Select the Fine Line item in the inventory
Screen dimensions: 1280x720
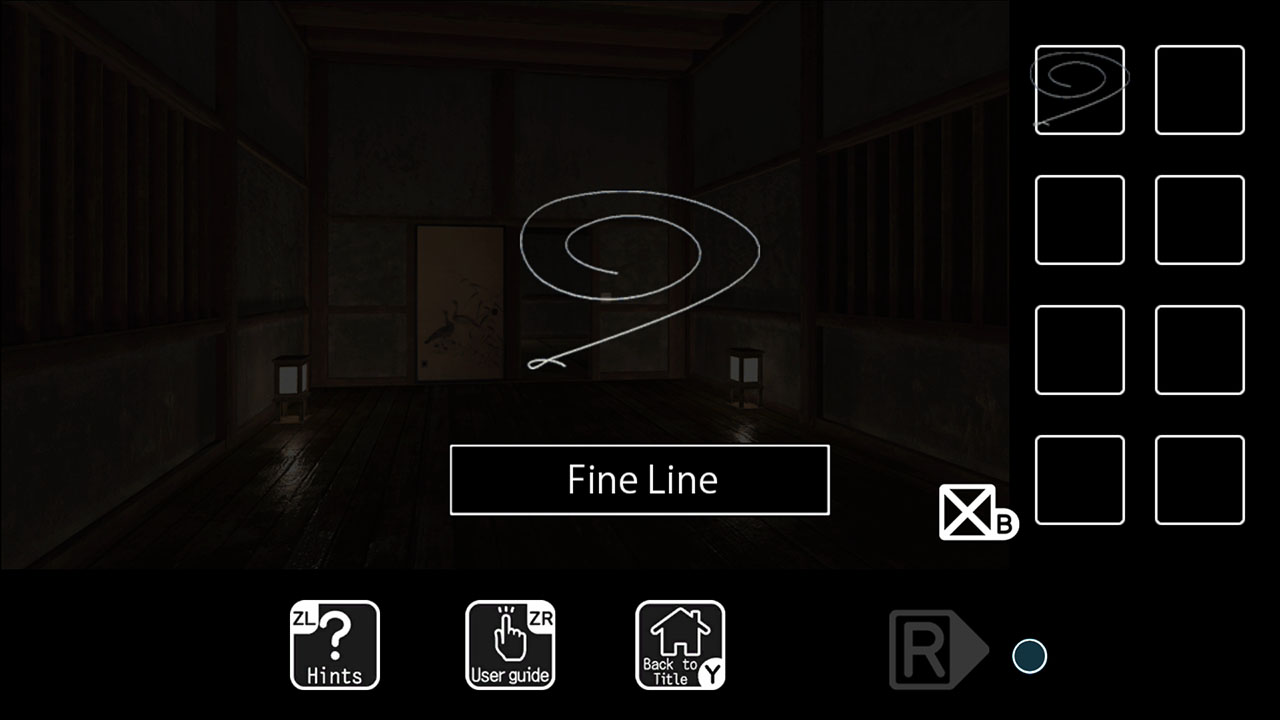tap(1078, 89)
